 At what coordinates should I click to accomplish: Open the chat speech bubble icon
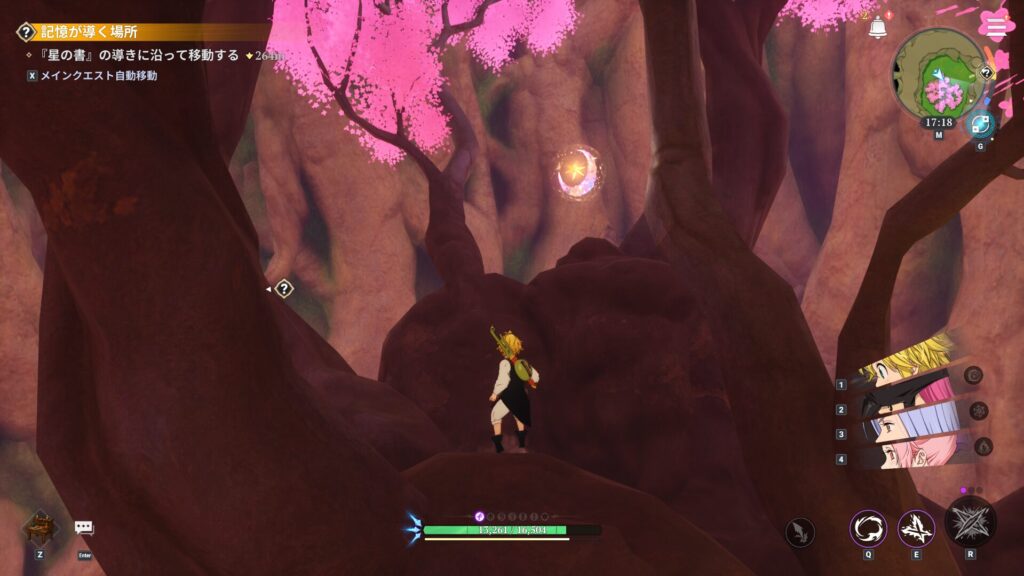click(x=84, y=528)
